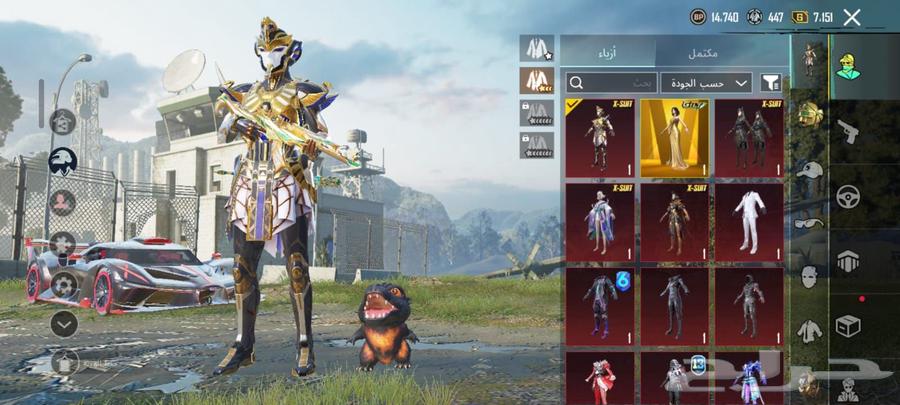This screenshot has width=900, height=405.
Task: Open the crate box category
Action: 848,325
